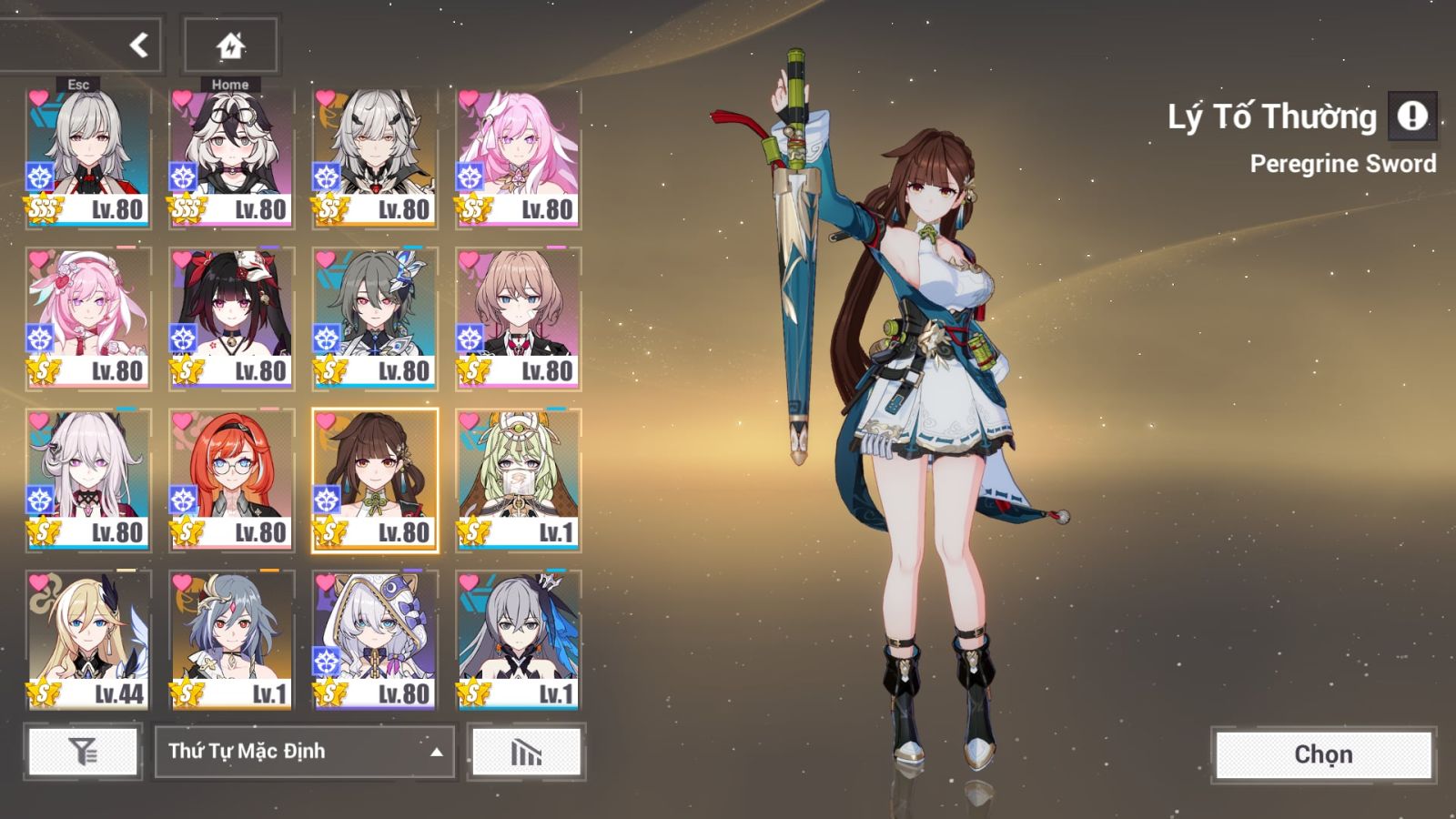
Task: Click the character name Lý Tố Thường
Action: pos(1274,116)
